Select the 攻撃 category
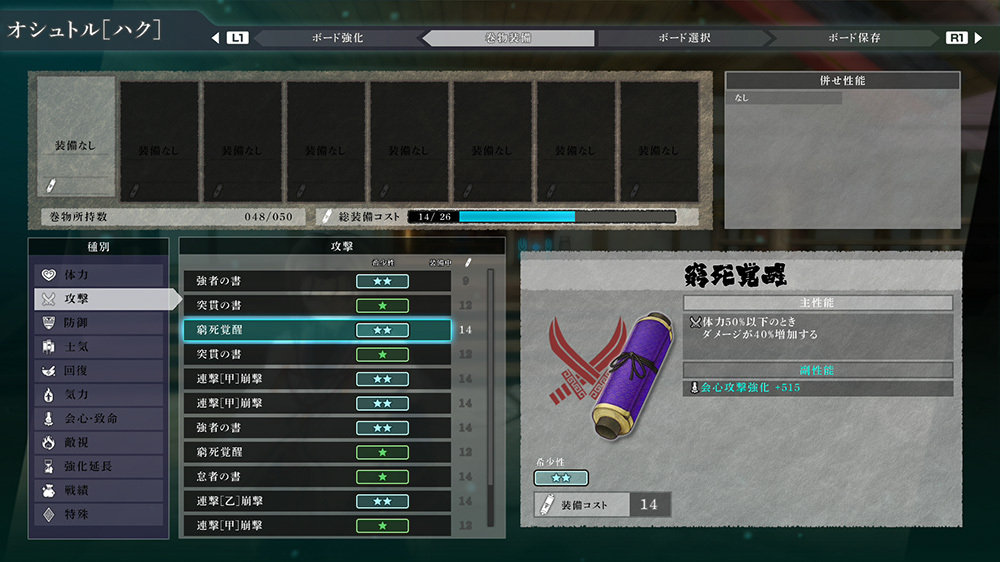 pos(98,298)
